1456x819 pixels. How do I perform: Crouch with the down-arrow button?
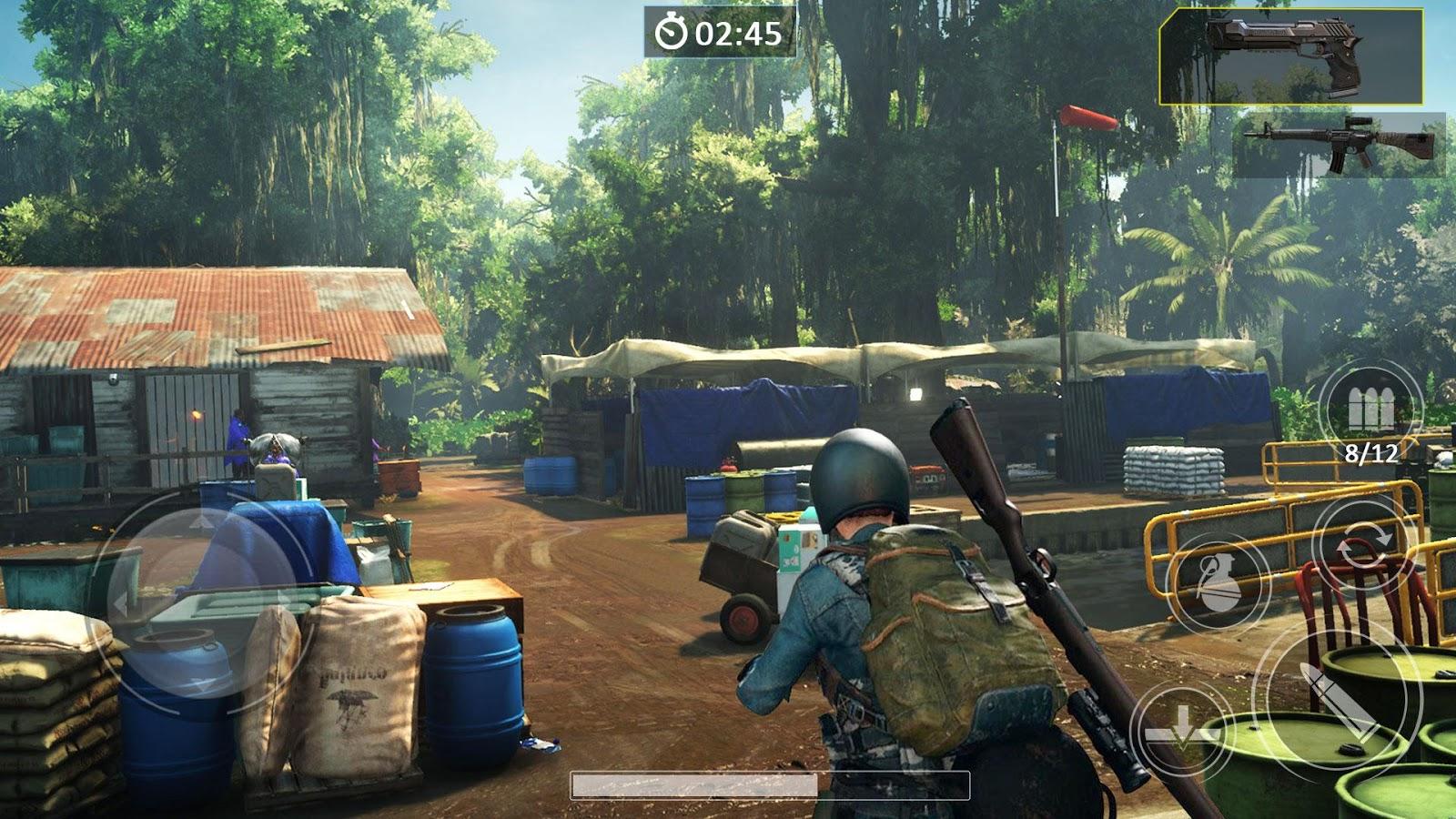click(1181, 731)
